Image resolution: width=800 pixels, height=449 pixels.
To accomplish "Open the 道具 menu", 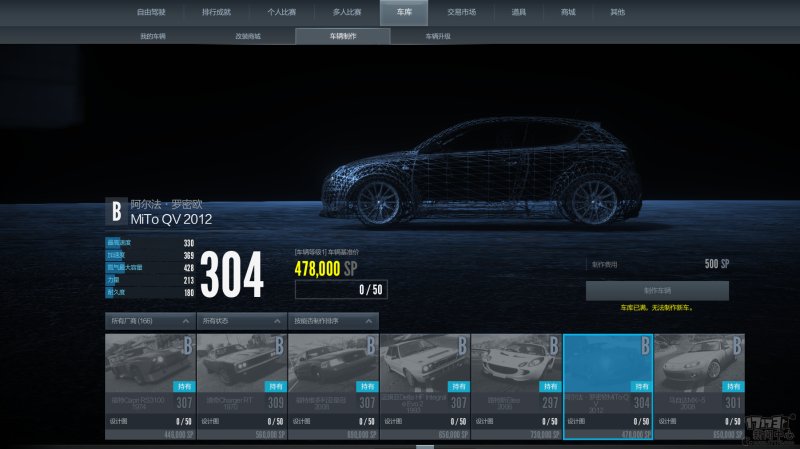I will [x=519, y=12].
